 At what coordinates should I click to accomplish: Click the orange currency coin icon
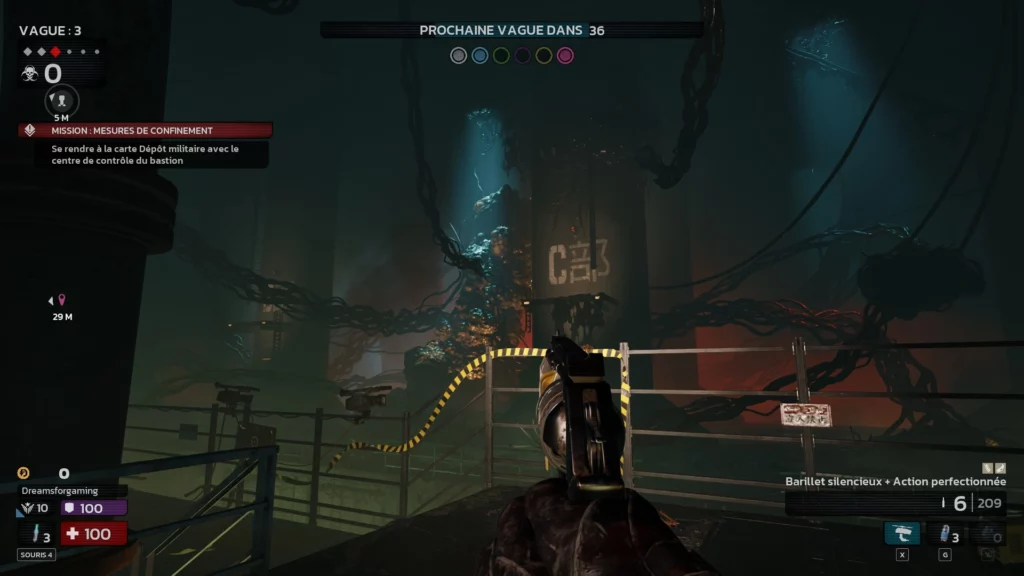[x=24, y=473]
